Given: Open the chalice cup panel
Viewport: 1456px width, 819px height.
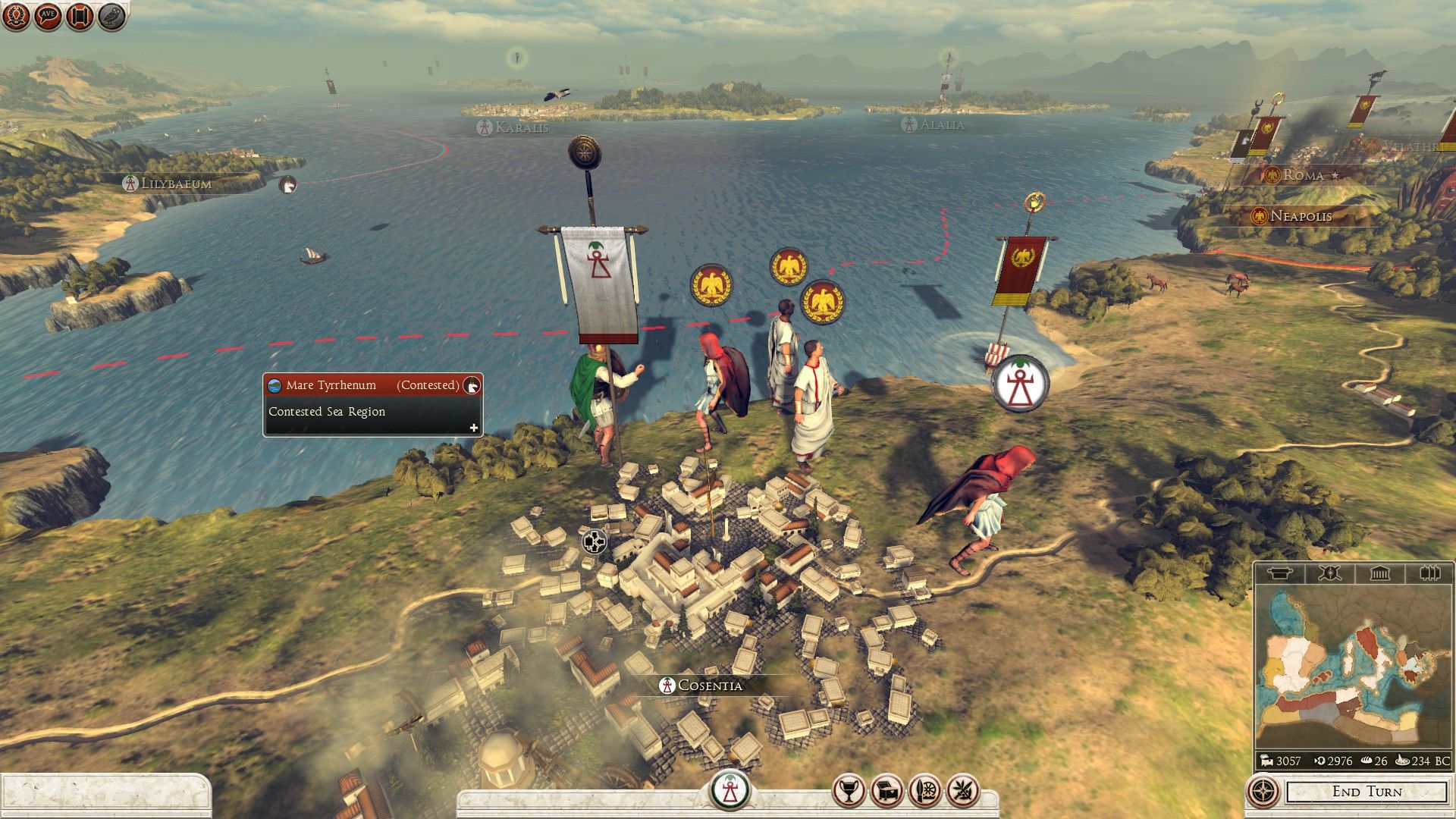Looking at the screenshot, I should pyautogui.click(x=849, y=792).
